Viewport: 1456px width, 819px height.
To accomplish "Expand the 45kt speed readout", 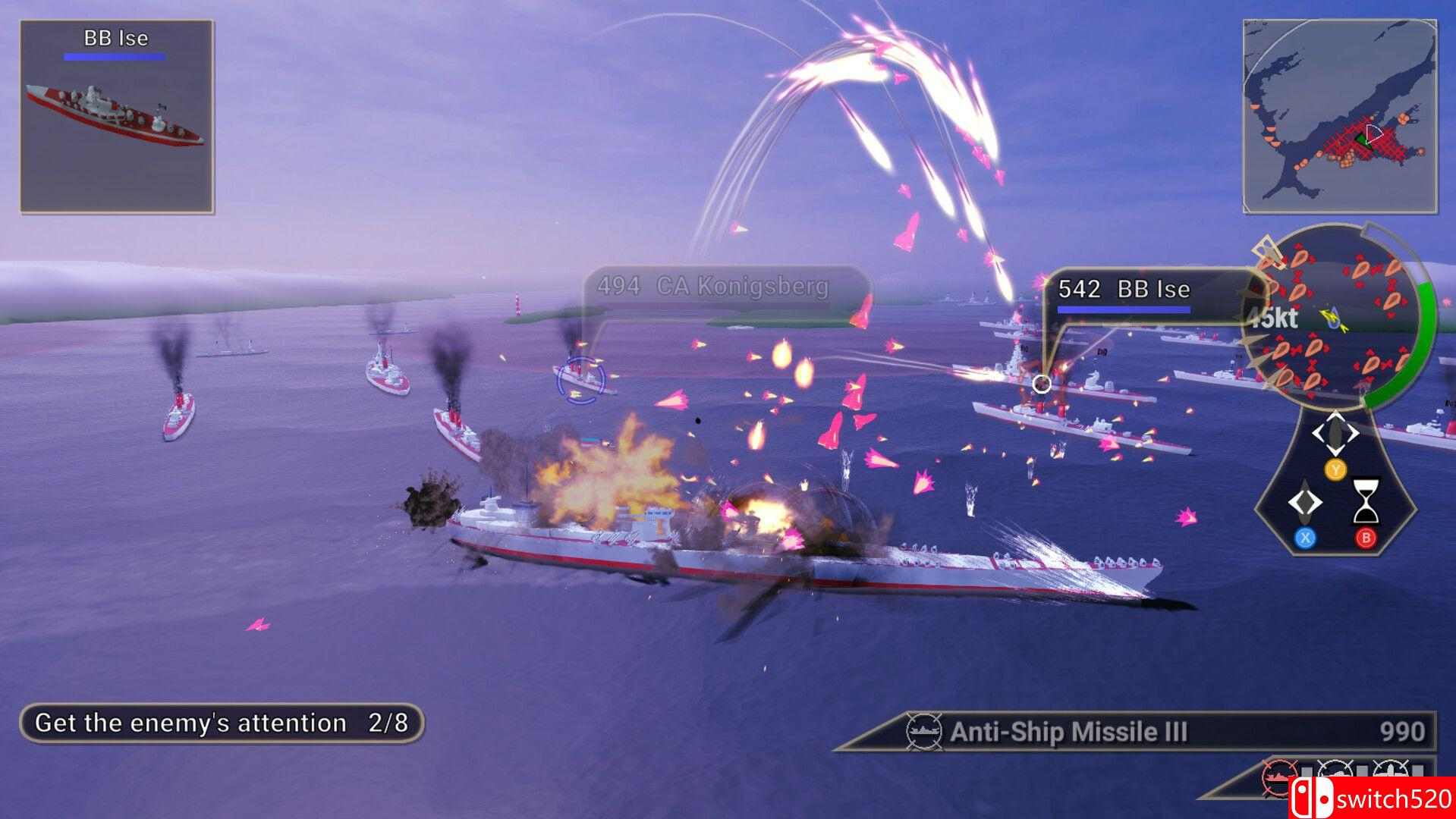I will tap(1273, 318).
